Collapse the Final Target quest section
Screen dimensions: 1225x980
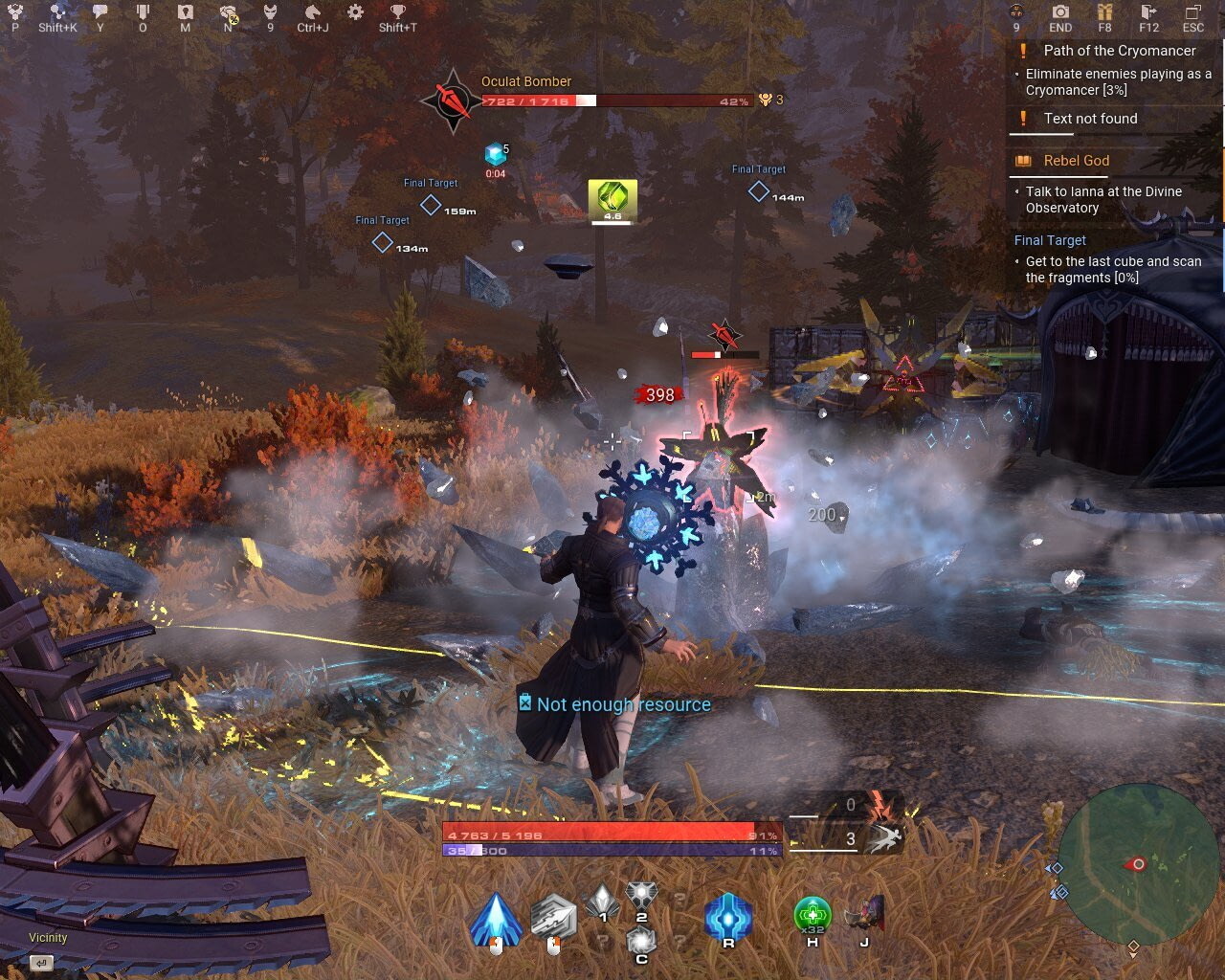click(x=1052, y=240)
